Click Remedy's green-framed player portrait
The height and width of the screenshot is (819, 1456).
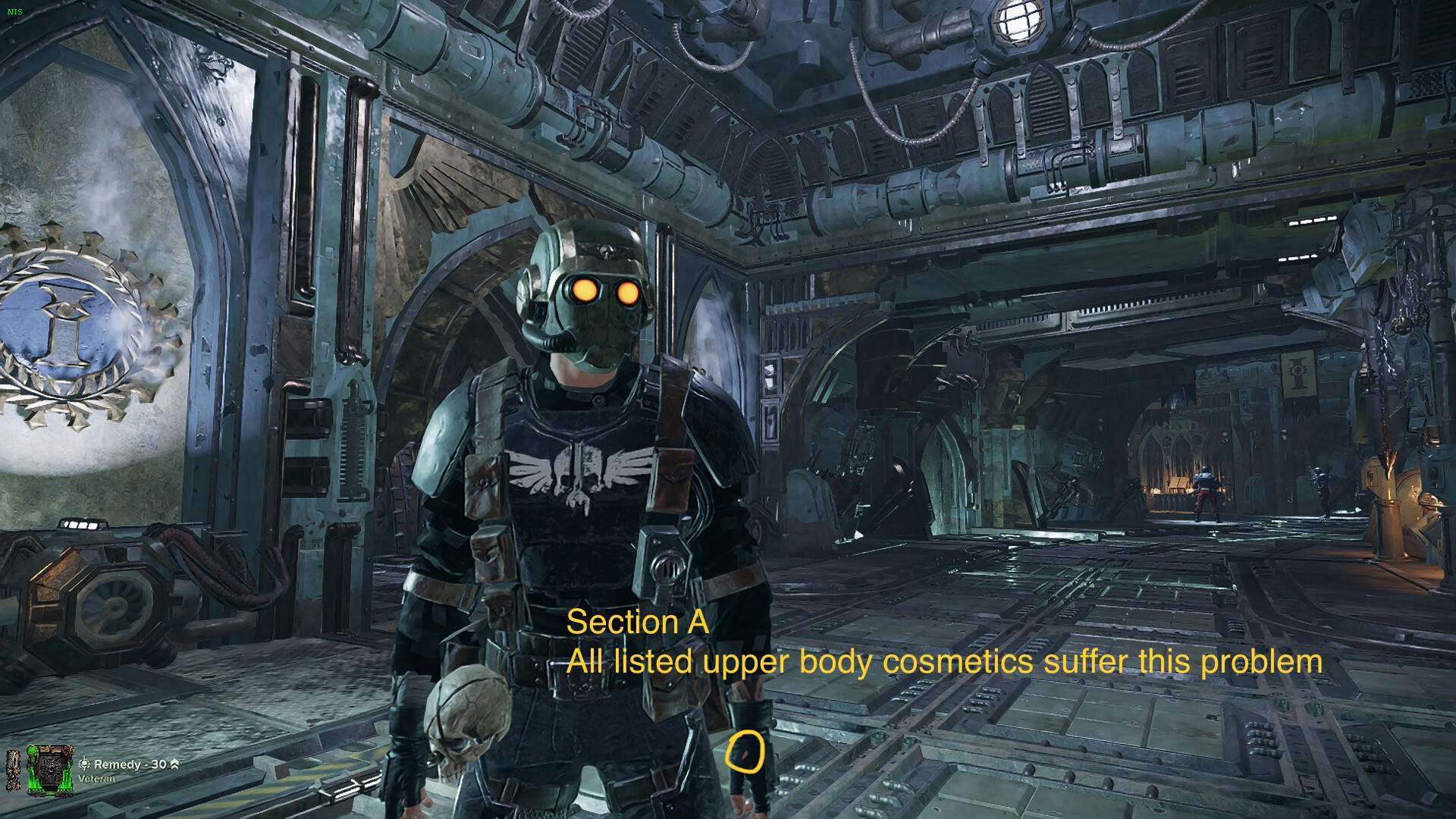[x=51, y=770]
